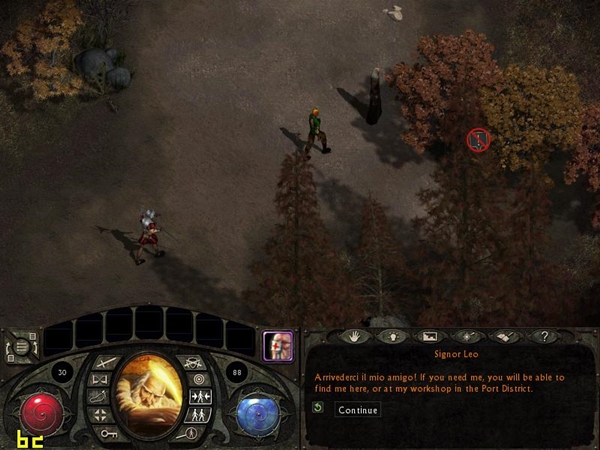The image size is (600, 450).
Task: Open the menu list button
Action: pyautogui.click(x=21, y=349)
